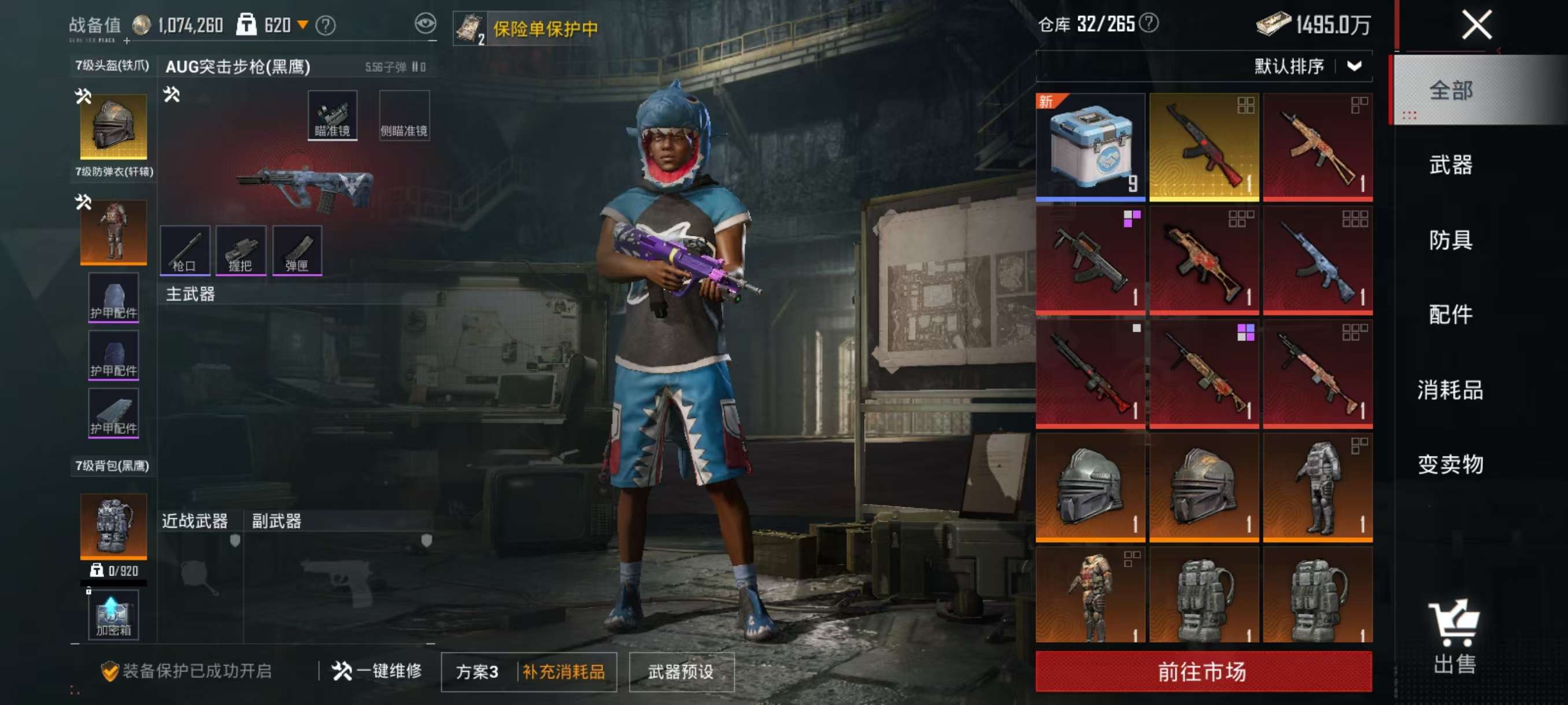Select the 防具 armor category
This screenshot has width=1568, height=705.
pos(1450,240)
